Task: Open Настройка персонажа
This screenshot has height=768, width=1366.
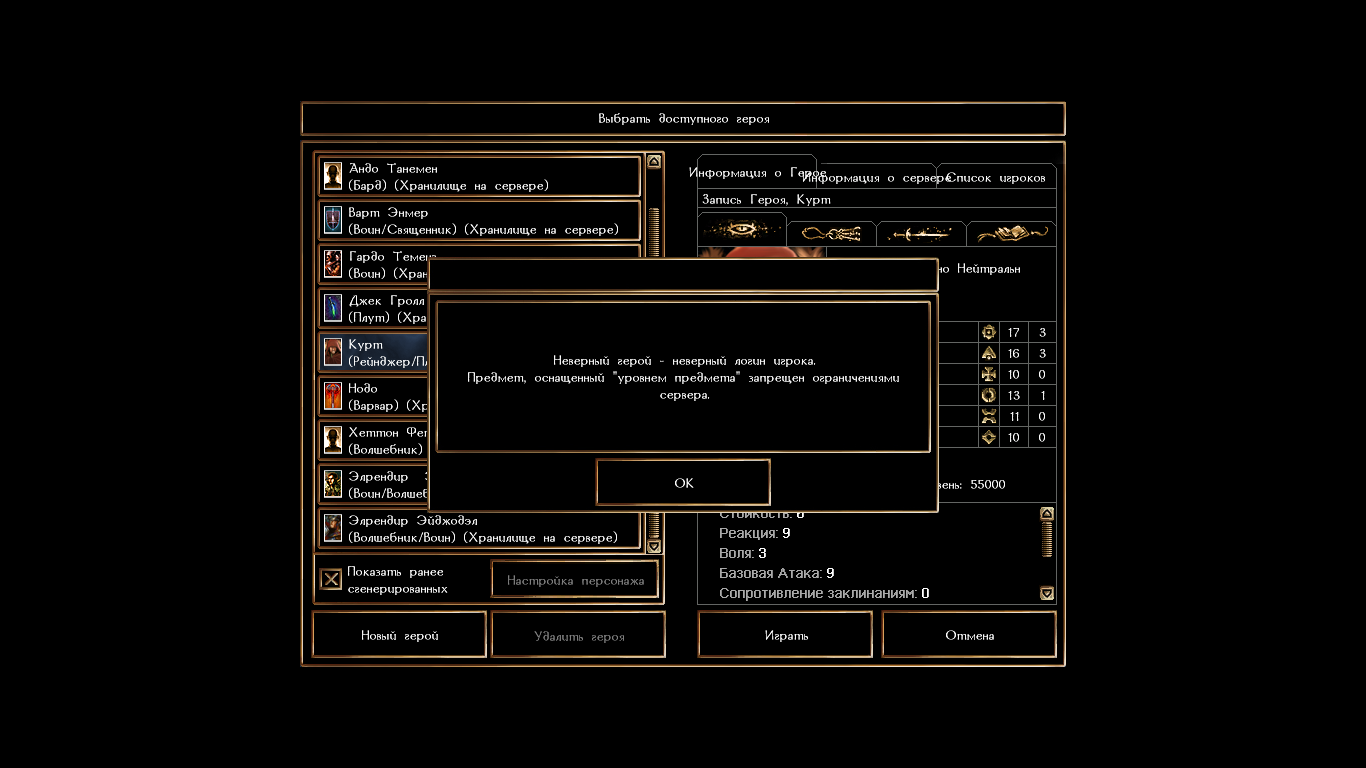Action: (575, 580)
